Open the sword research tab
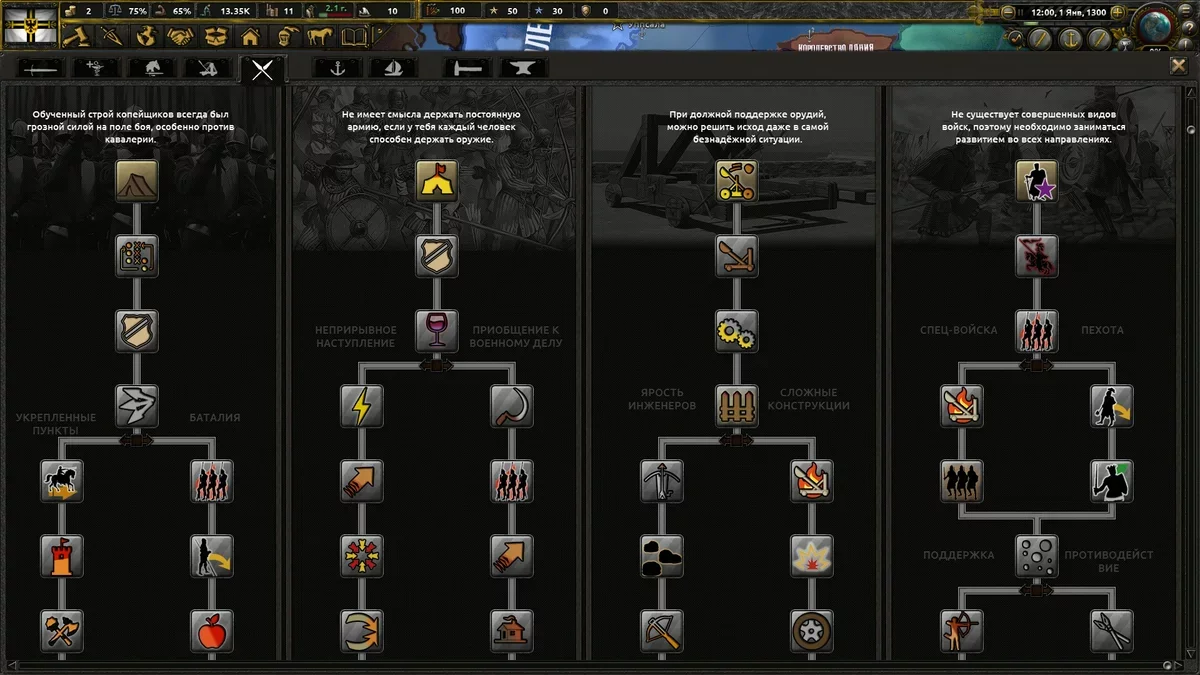This screenshot has width=1200, height=675. [x=38, y=68]
